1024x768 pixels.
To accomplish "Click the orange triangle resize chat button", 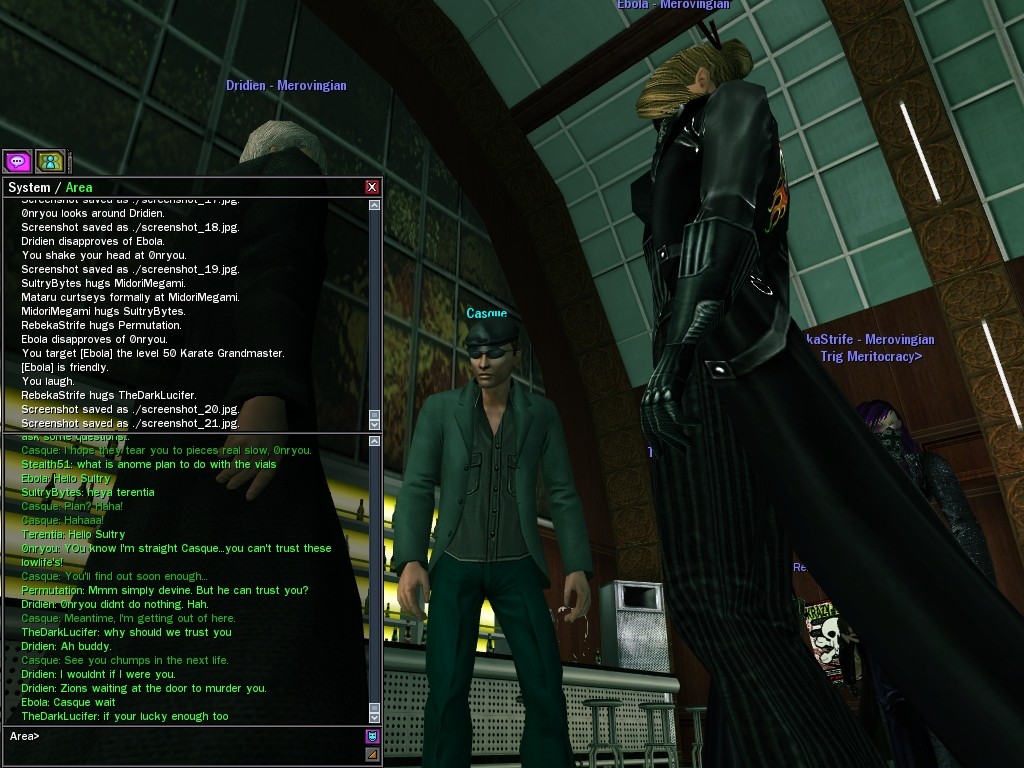I will tap(372, 754).
